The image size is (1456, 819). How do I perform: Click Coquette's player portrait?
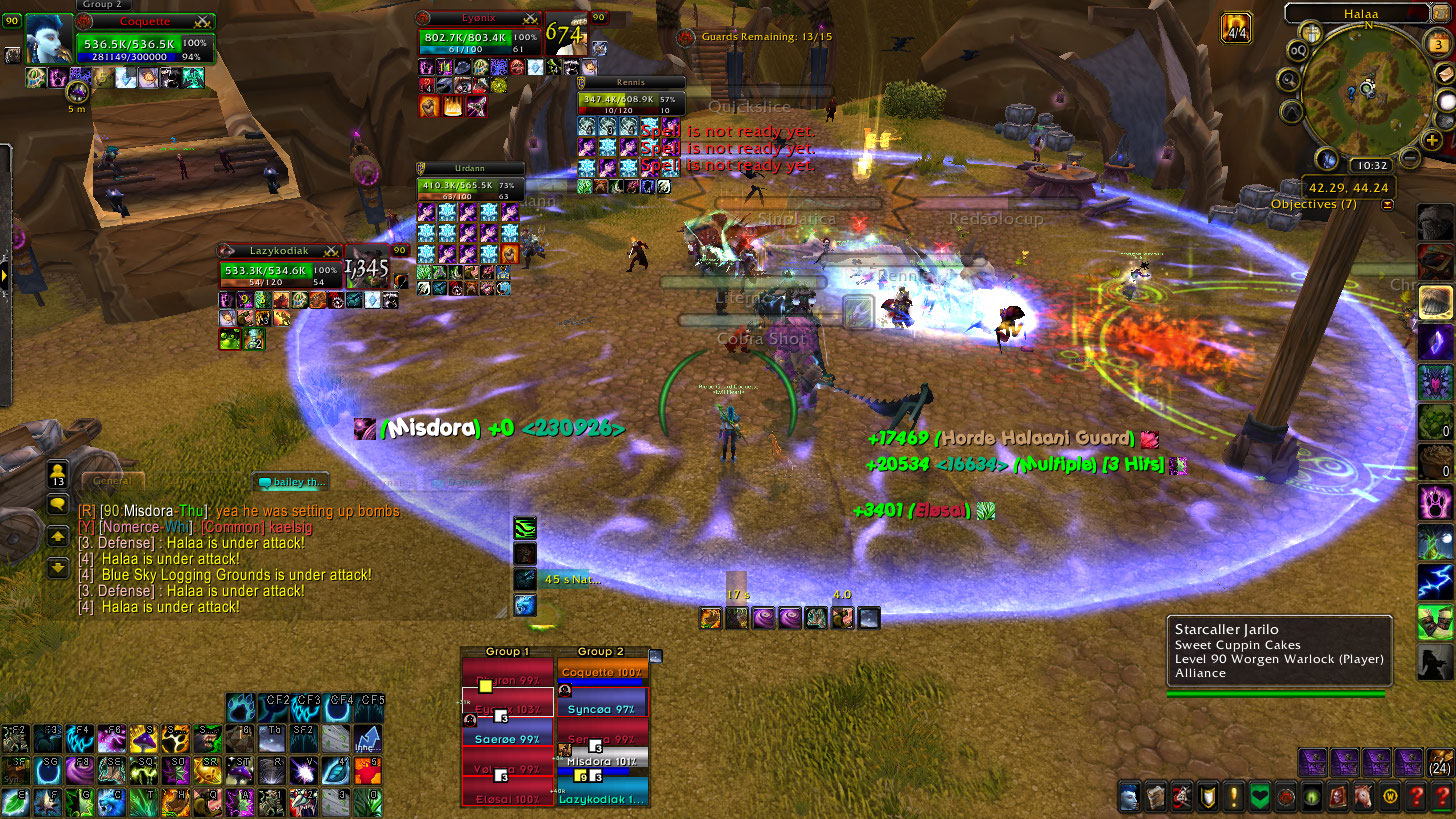coord(47,40)
